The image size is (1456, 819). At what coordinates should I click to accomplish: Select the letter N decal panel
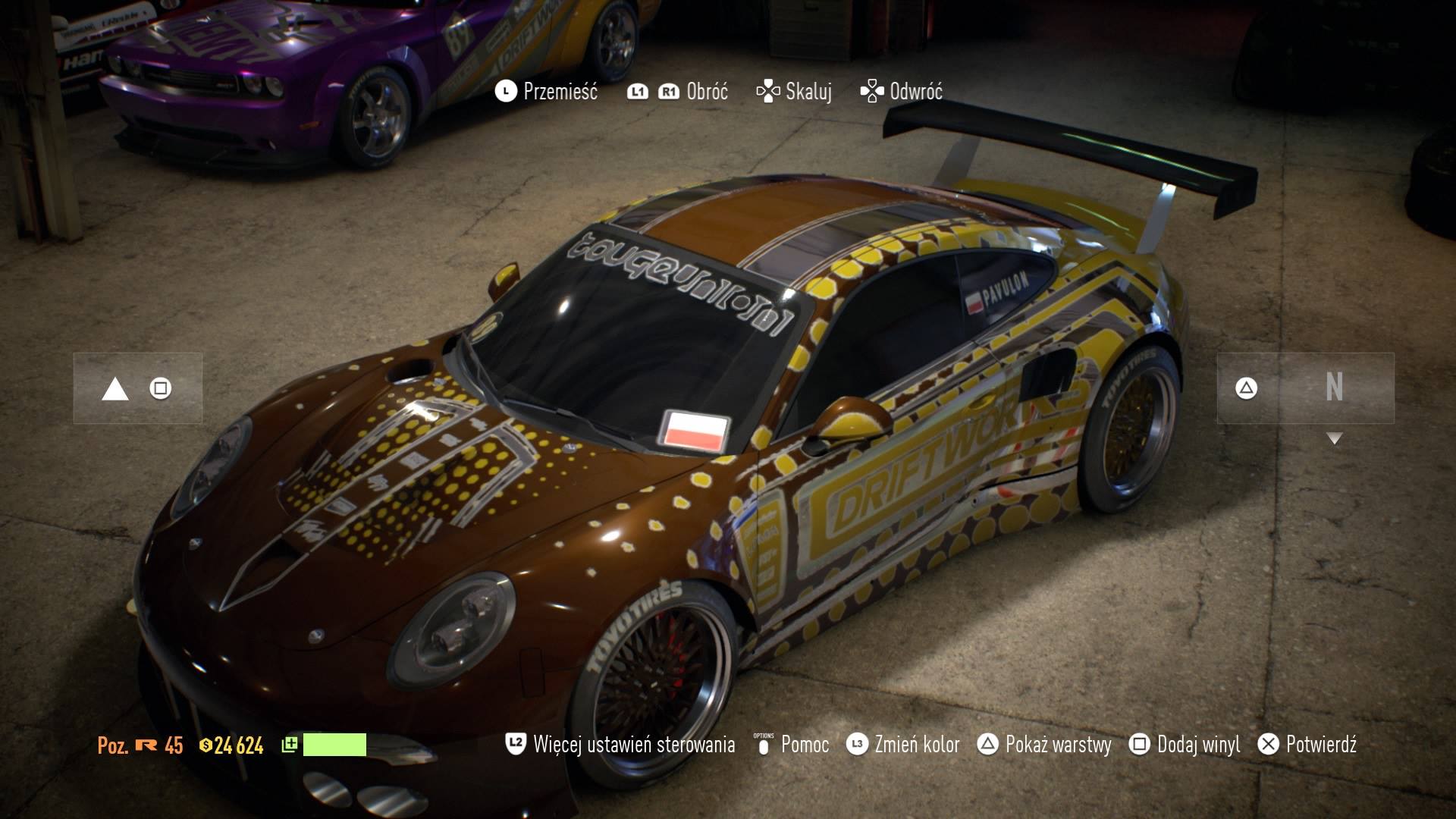[1335, 388]
